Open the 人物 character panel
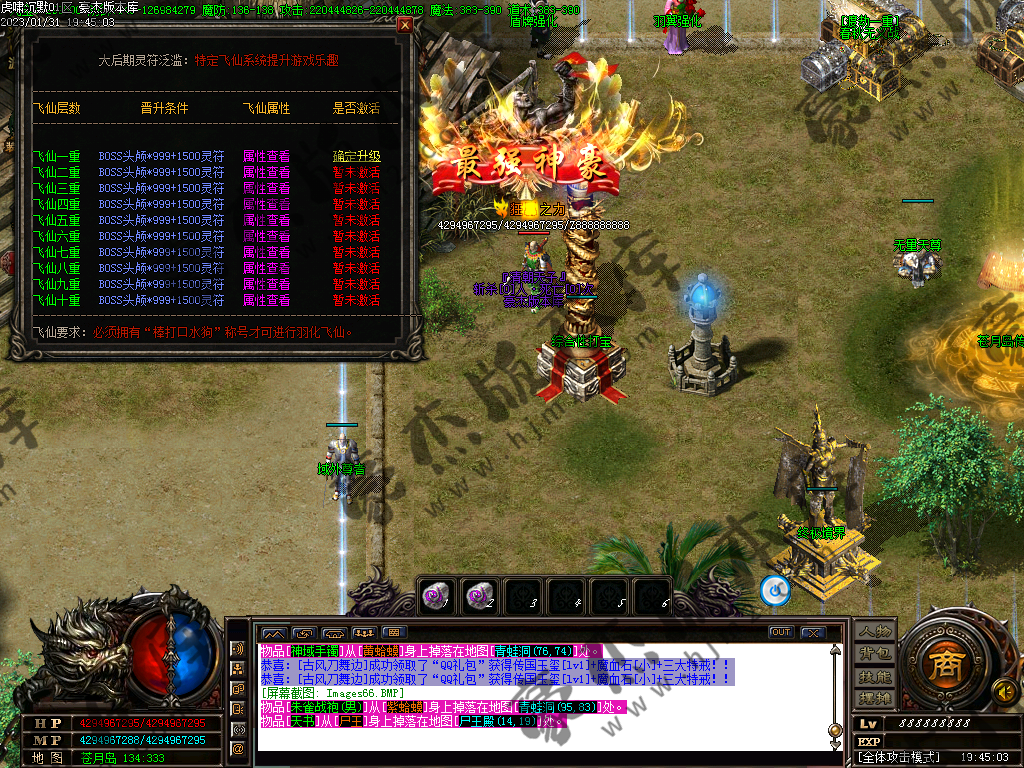 click(873, 632)
